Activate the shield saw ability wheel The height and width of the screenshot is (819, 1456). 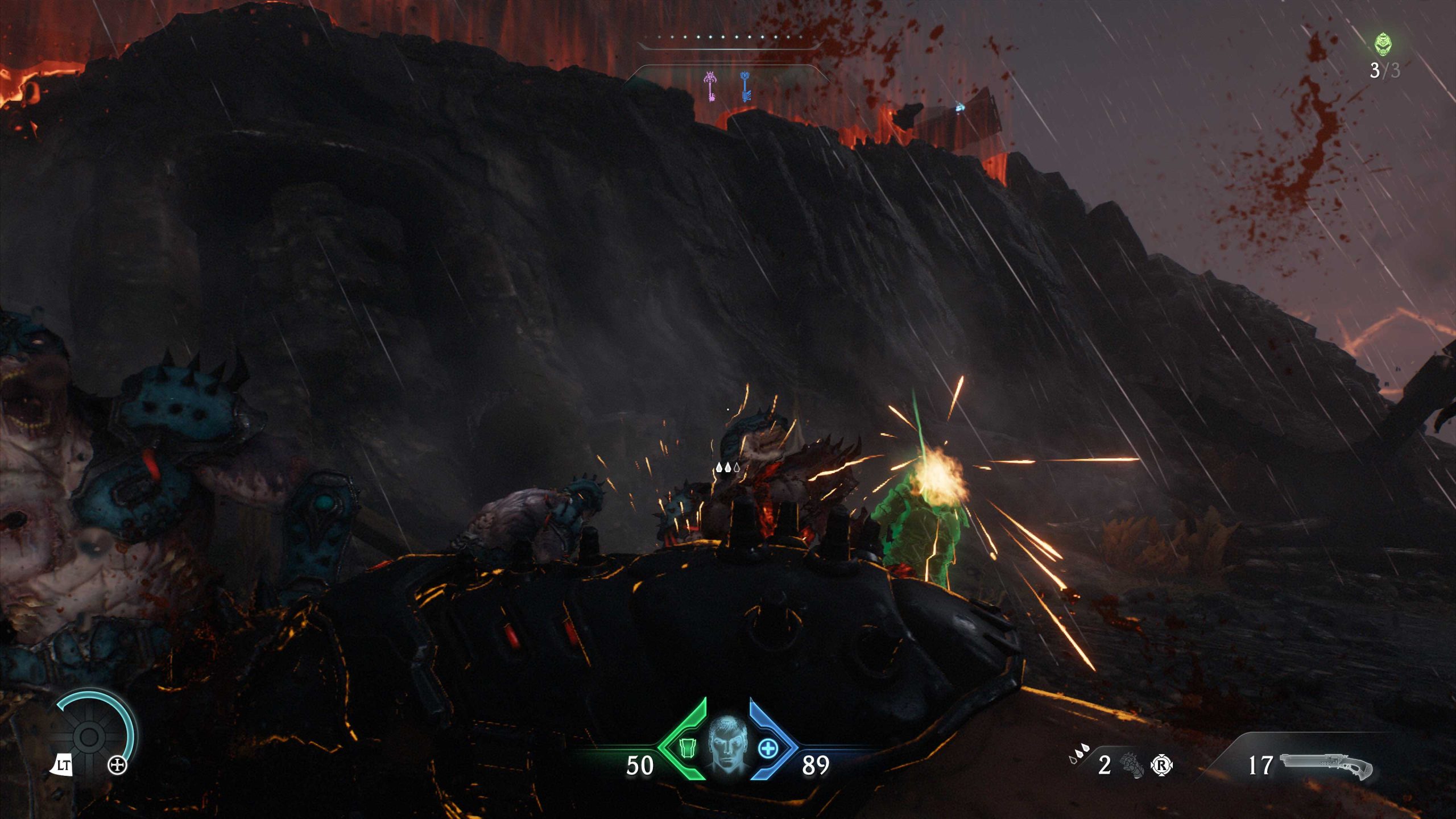pyautogui.click(x=90, y=736)
